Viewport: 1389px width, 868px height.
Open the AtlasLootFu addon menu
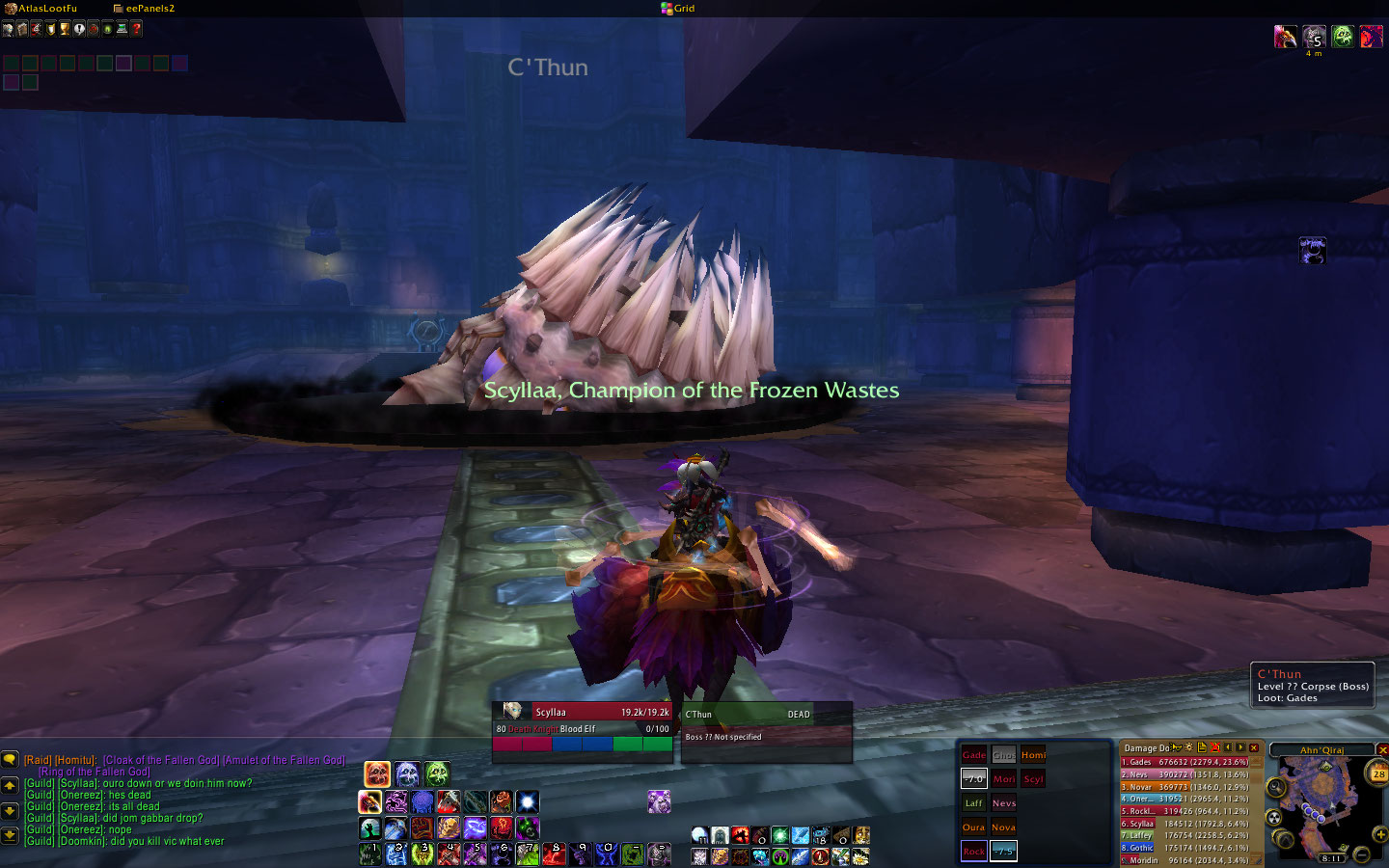[41, 9]
